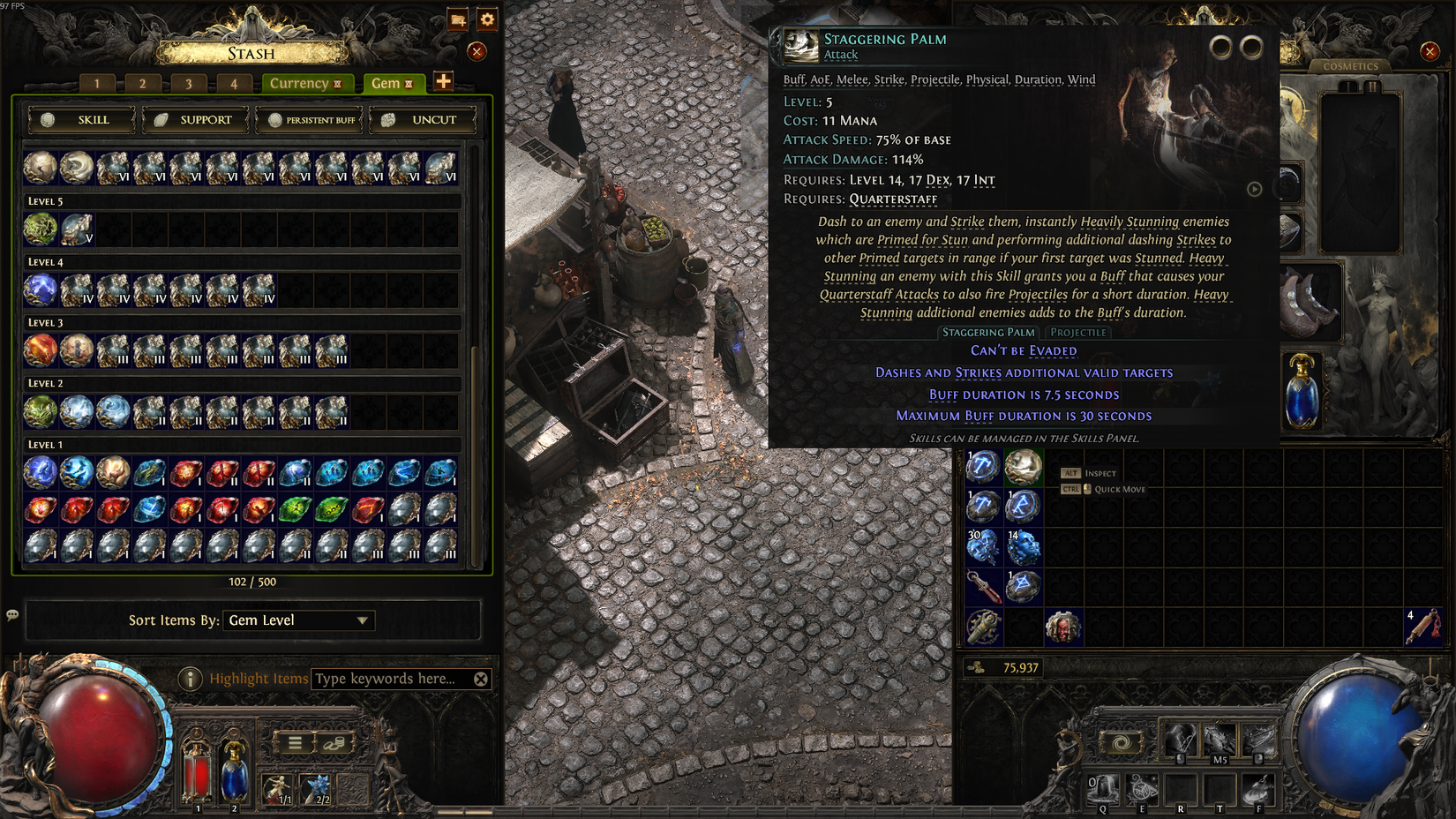Select the skill assigned to Q

tap(1102, 790)
